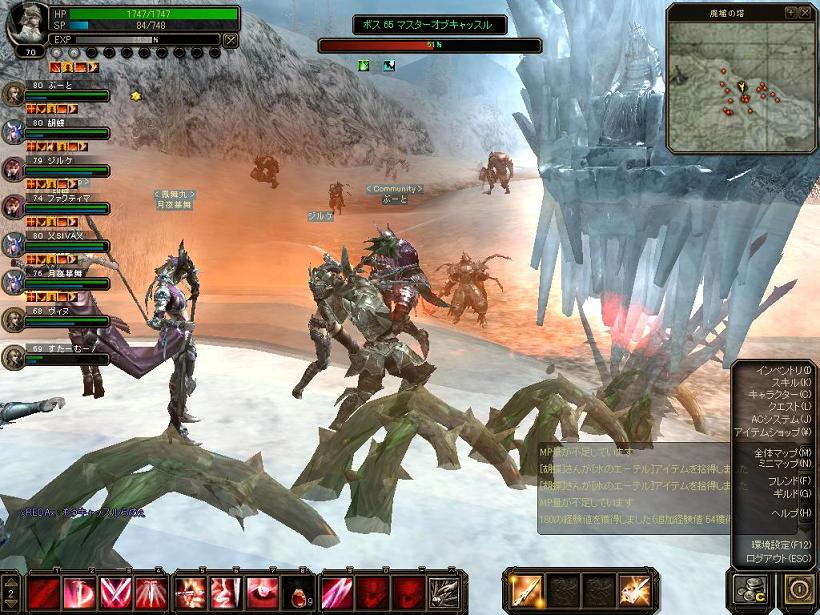The height and width of the screenshot is (615, 820).
Task: Select party member ジルケ's portrait
Action: (13, 168)
